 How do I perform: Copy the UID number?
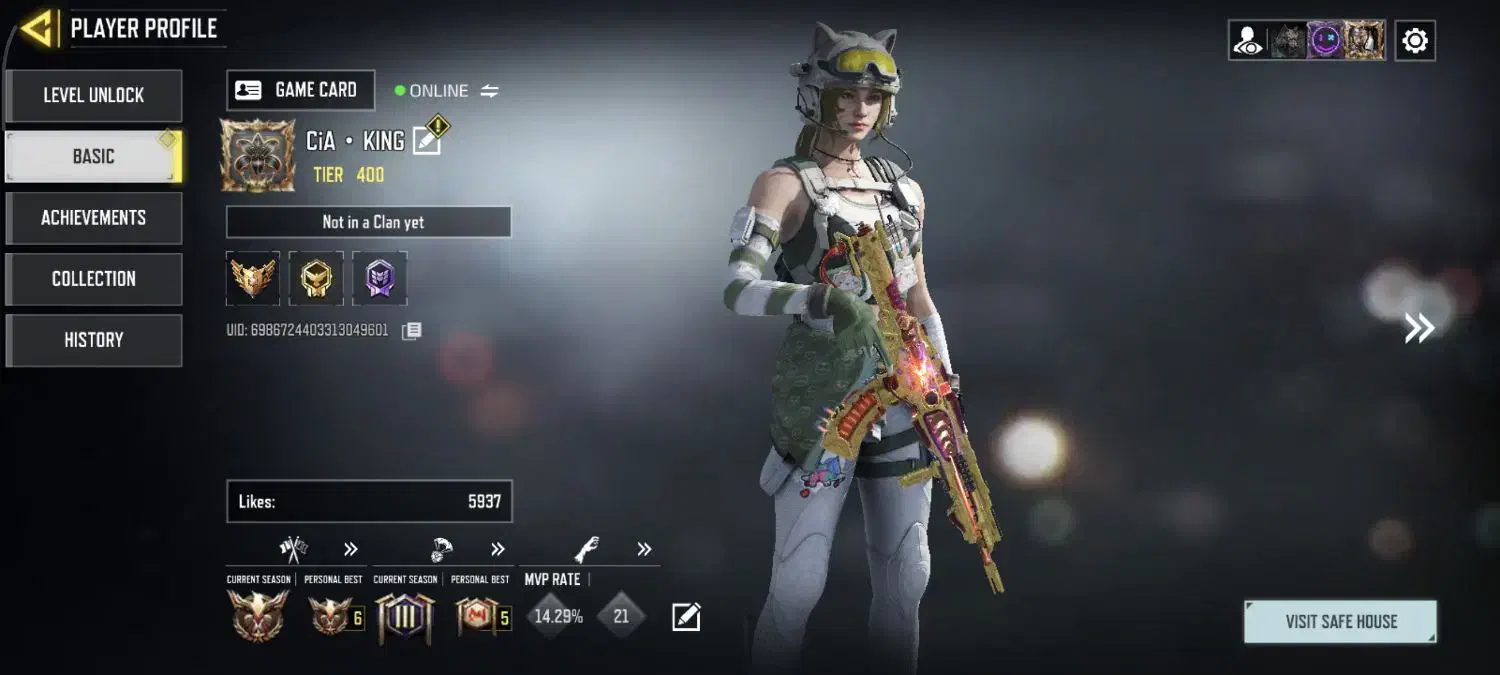(411, 331)
